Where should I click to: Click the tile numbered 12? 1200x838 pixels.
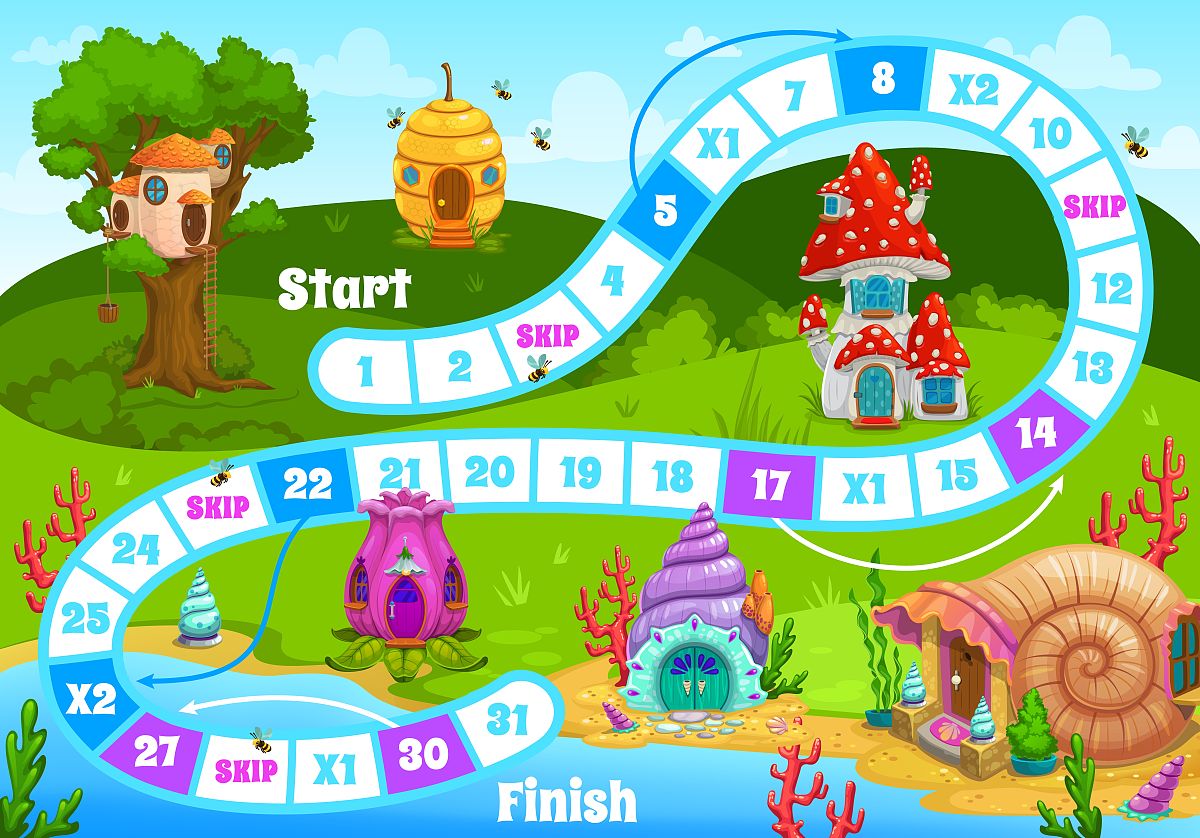tap(1111, 289)
